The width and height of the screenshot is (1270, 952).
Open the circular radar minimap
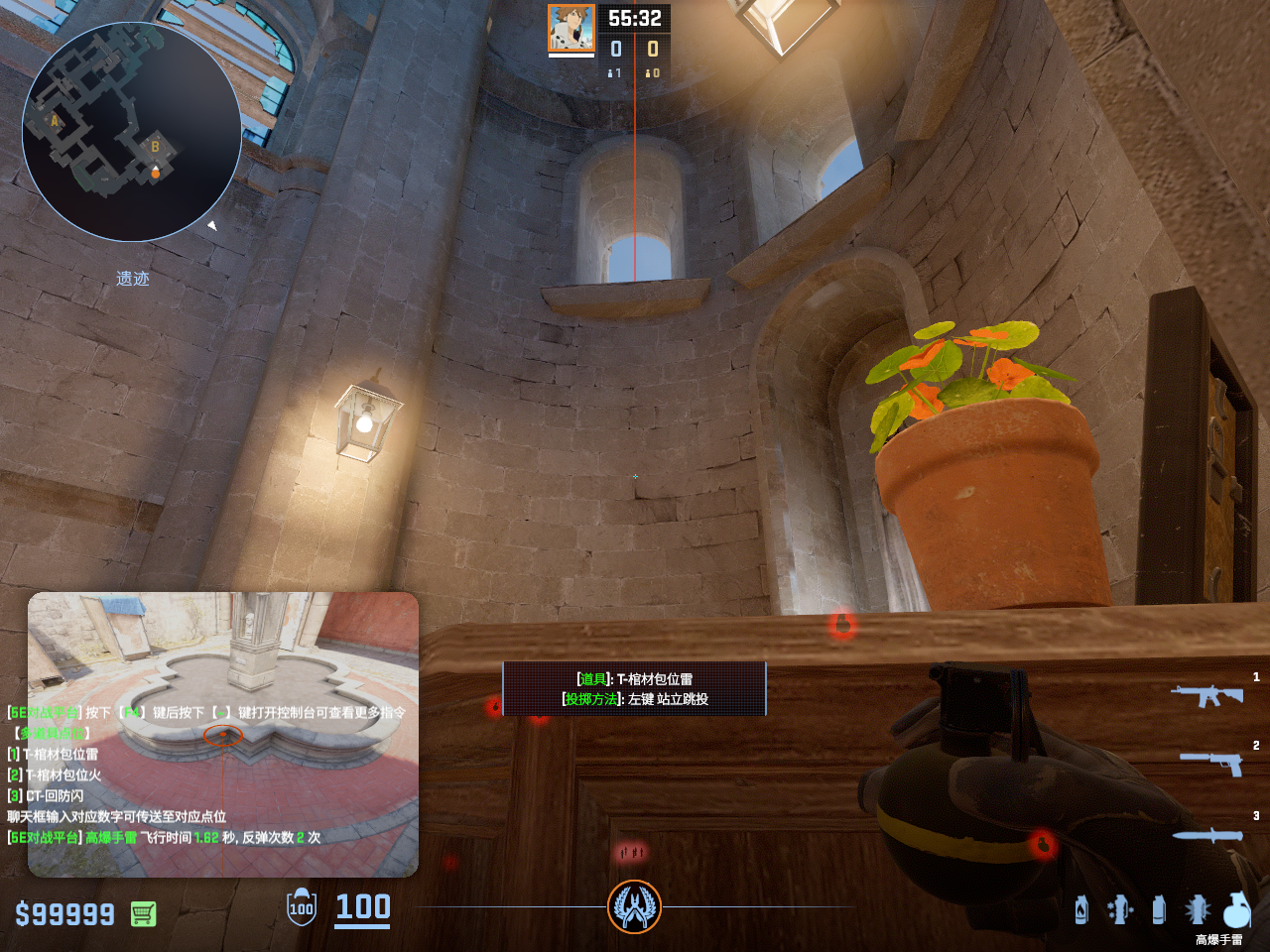132,132
